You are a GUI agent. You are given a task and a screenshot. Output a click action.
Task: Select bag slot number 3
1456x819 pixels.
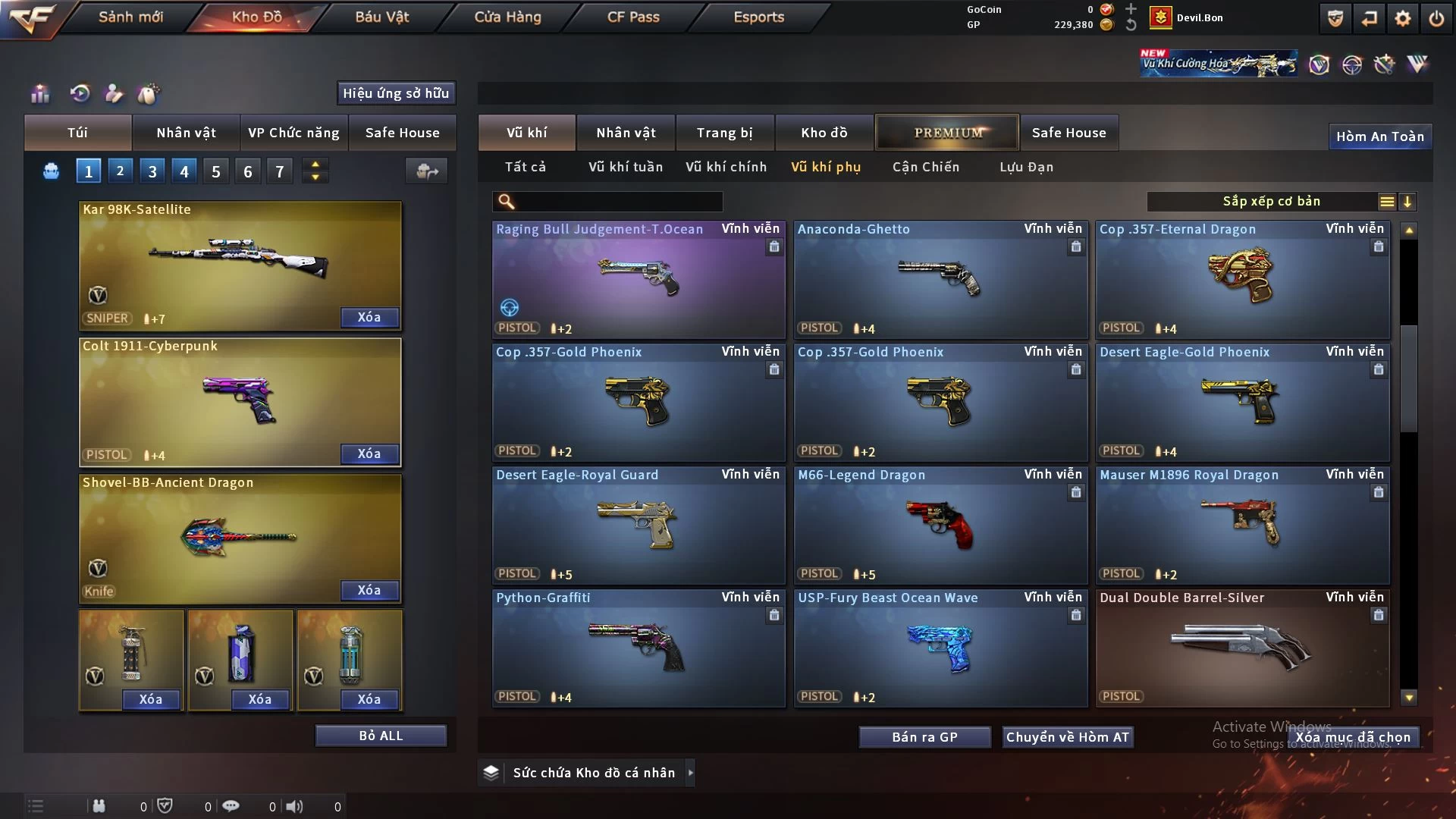(152, 171)
